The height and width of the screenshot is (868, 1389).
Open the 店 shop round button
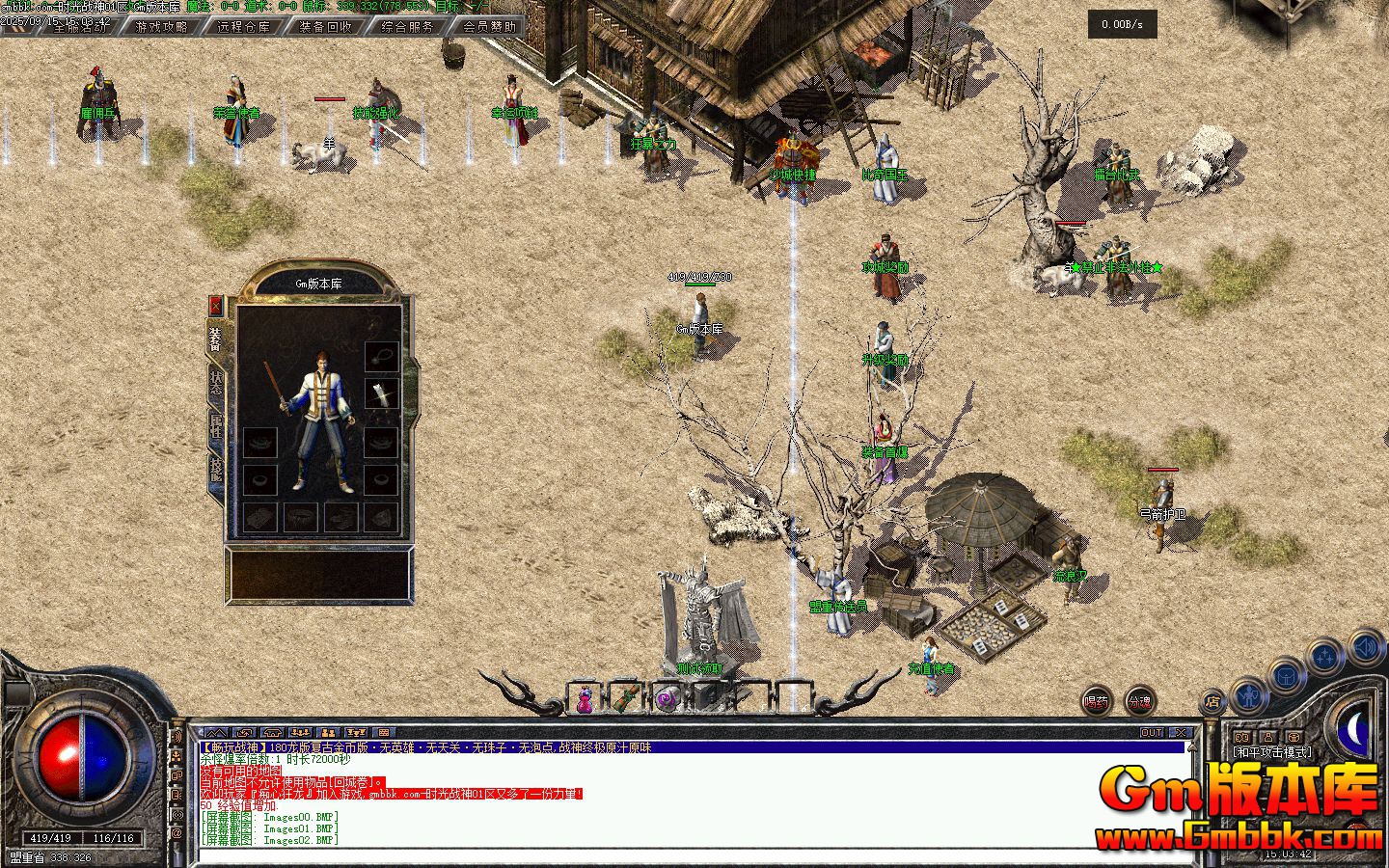(1212, 702)
